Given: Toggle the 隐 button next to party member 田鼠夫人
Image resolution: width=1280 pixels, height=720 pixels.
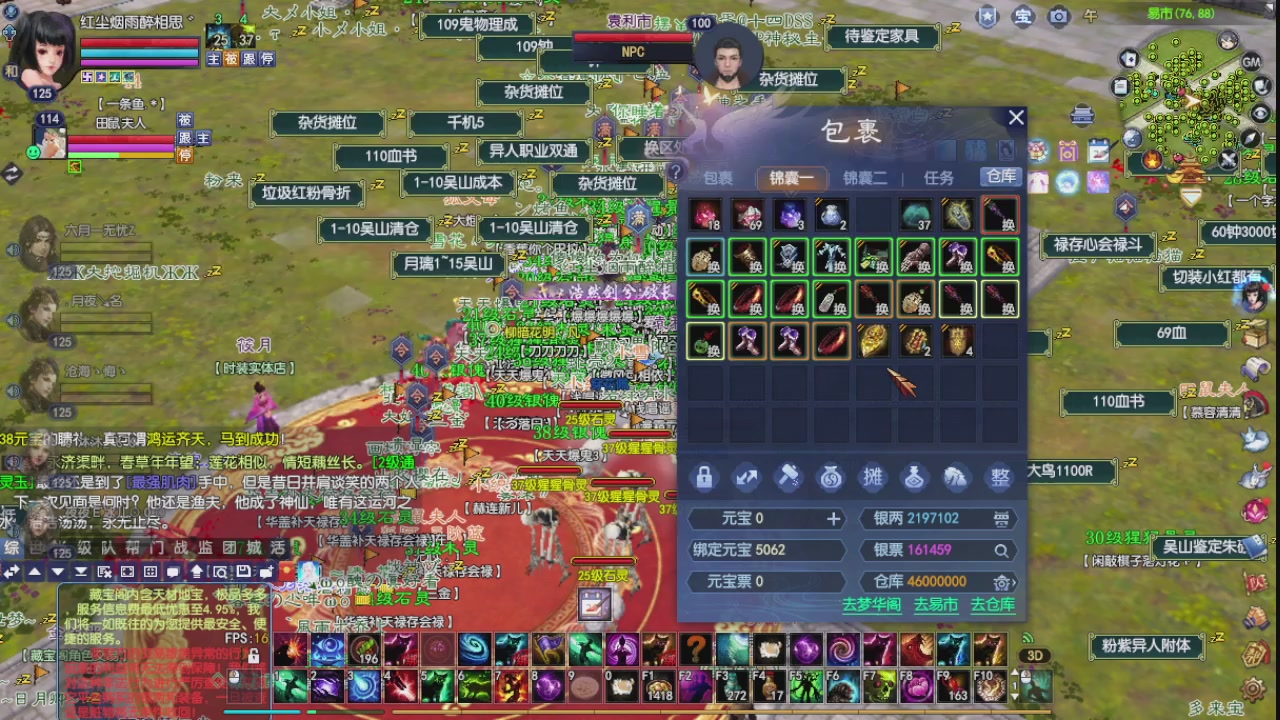Looking at the screenshot, I should [x=185, y=139].
